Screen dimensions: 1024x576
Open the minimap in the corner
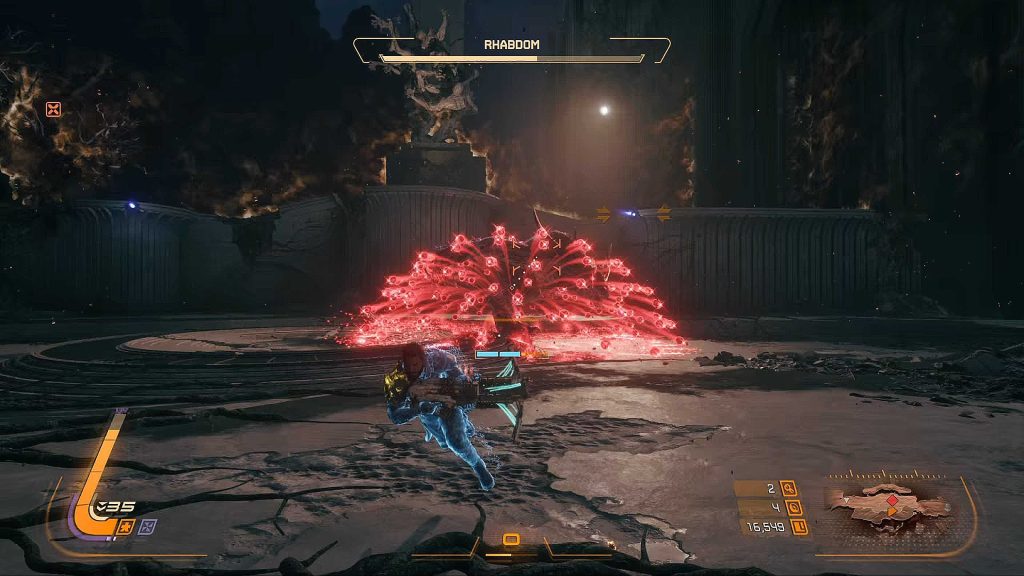pyautogui.click(x=887, y=505)
